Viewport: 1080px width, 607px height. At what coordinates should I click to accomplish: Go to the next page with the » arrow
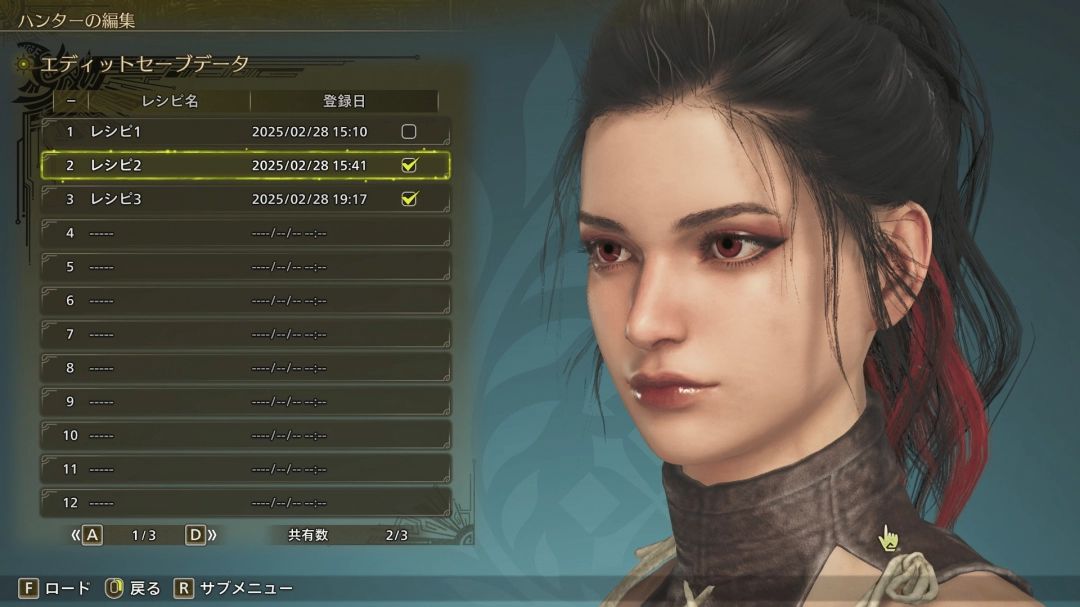[202, 535]
